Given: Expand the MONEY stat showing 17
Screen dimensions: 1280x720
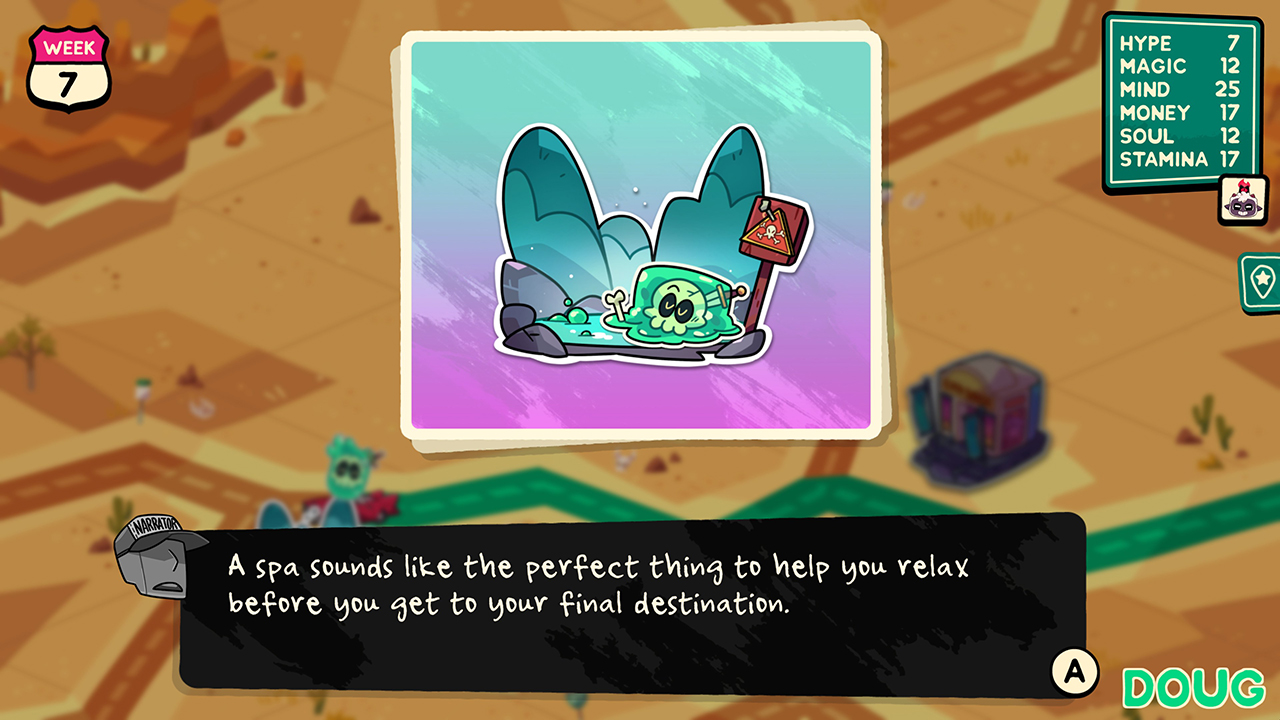Looking at the screenshot, I should [1180, 113].
